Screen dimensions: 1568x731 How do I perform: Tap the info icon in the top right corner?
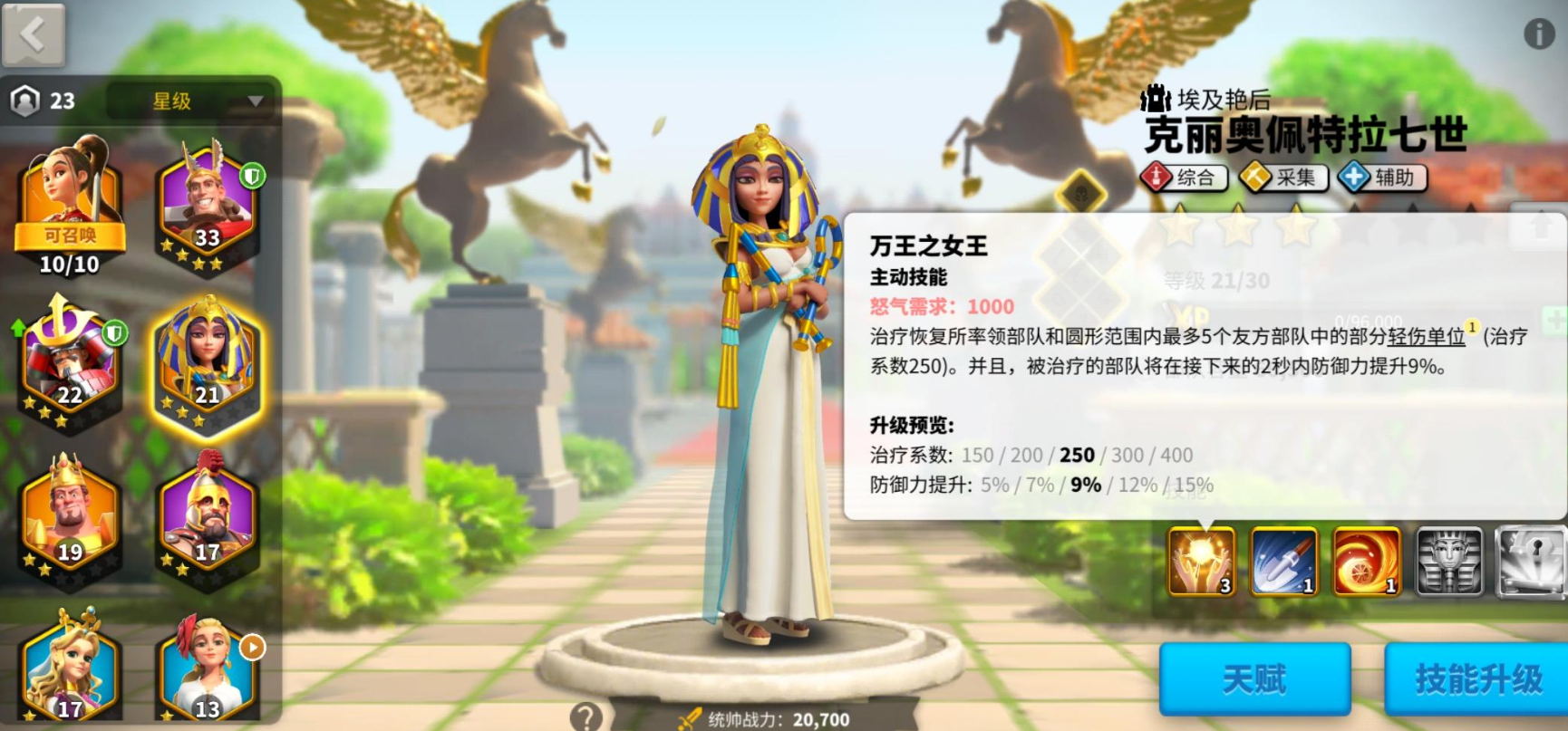pyautogui.click(x=1540, y=33)
